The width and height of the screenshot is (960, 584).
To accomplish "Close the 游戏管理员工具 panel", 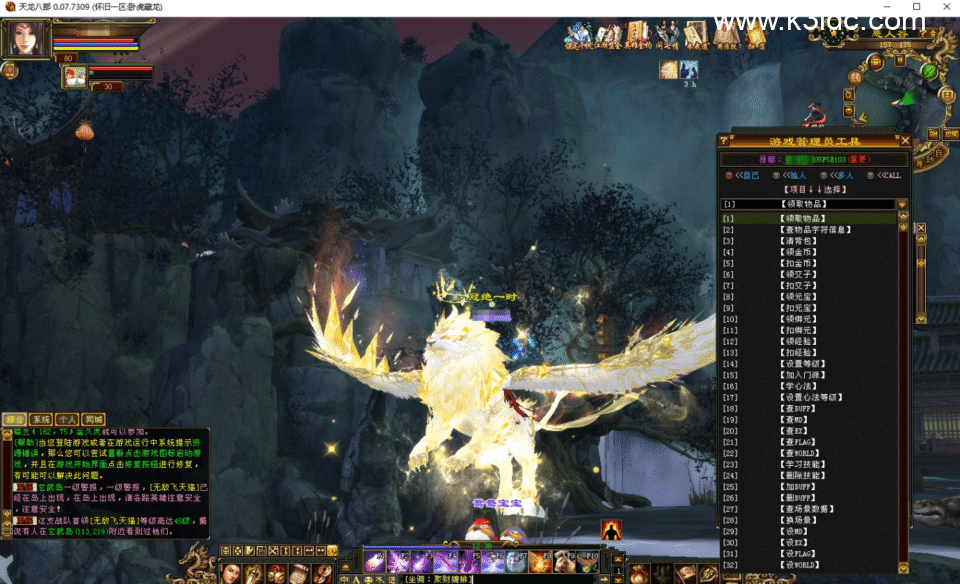I will [x=905, y=141].
